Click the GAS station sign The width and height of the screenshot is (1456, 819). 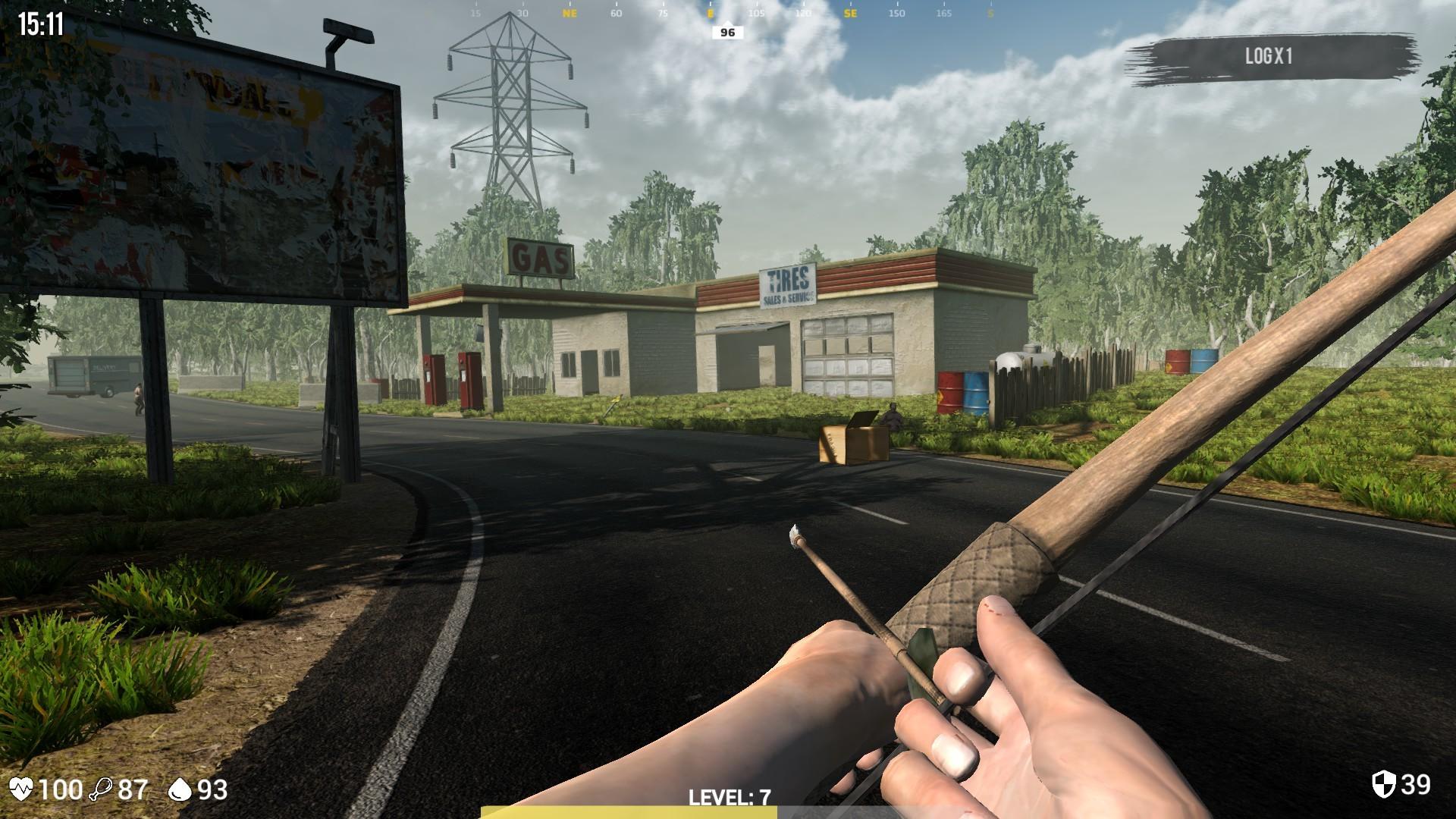540,258
